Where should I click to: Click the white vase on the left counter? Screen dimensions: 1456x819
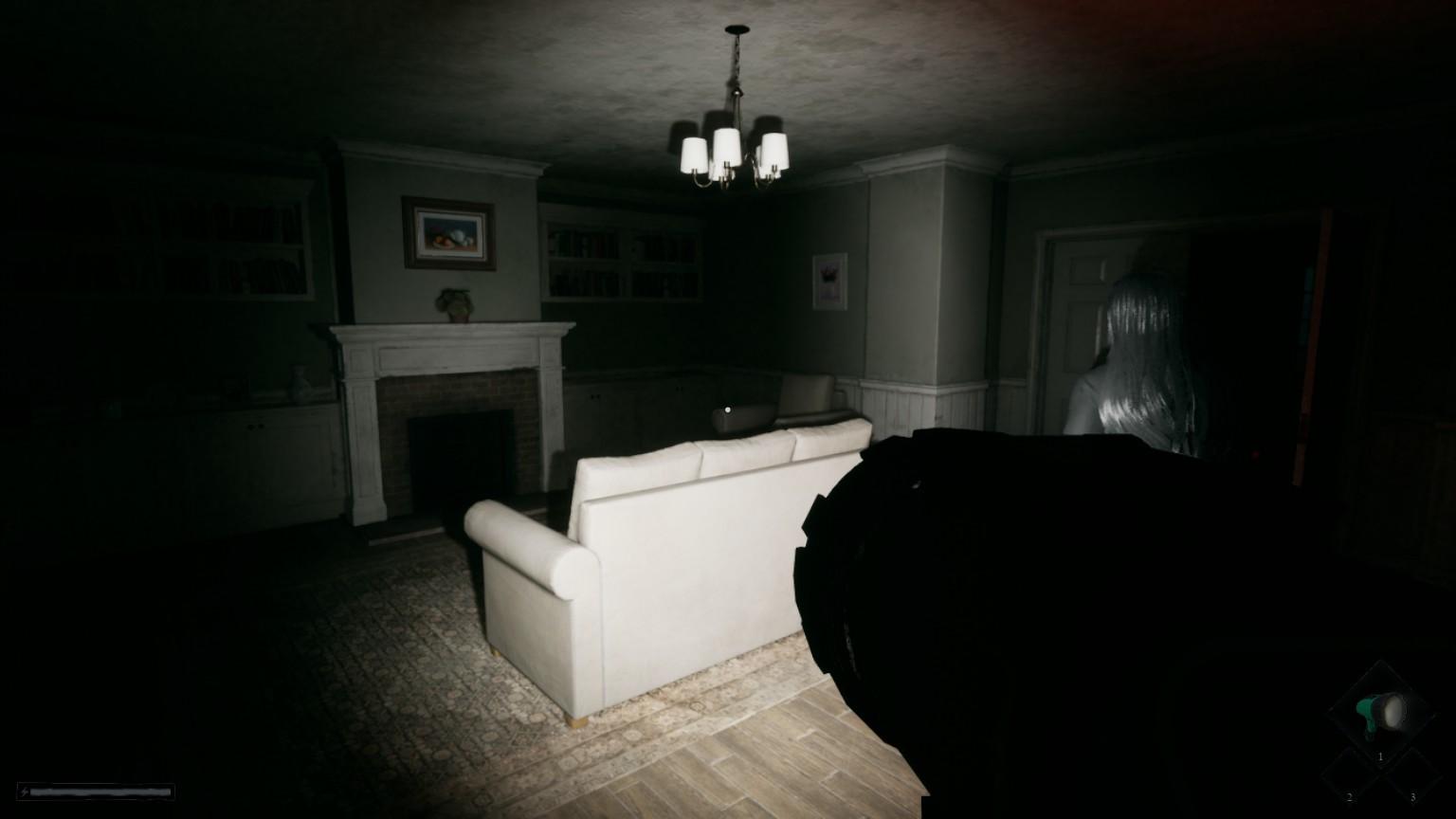click(x=300, y=379)
